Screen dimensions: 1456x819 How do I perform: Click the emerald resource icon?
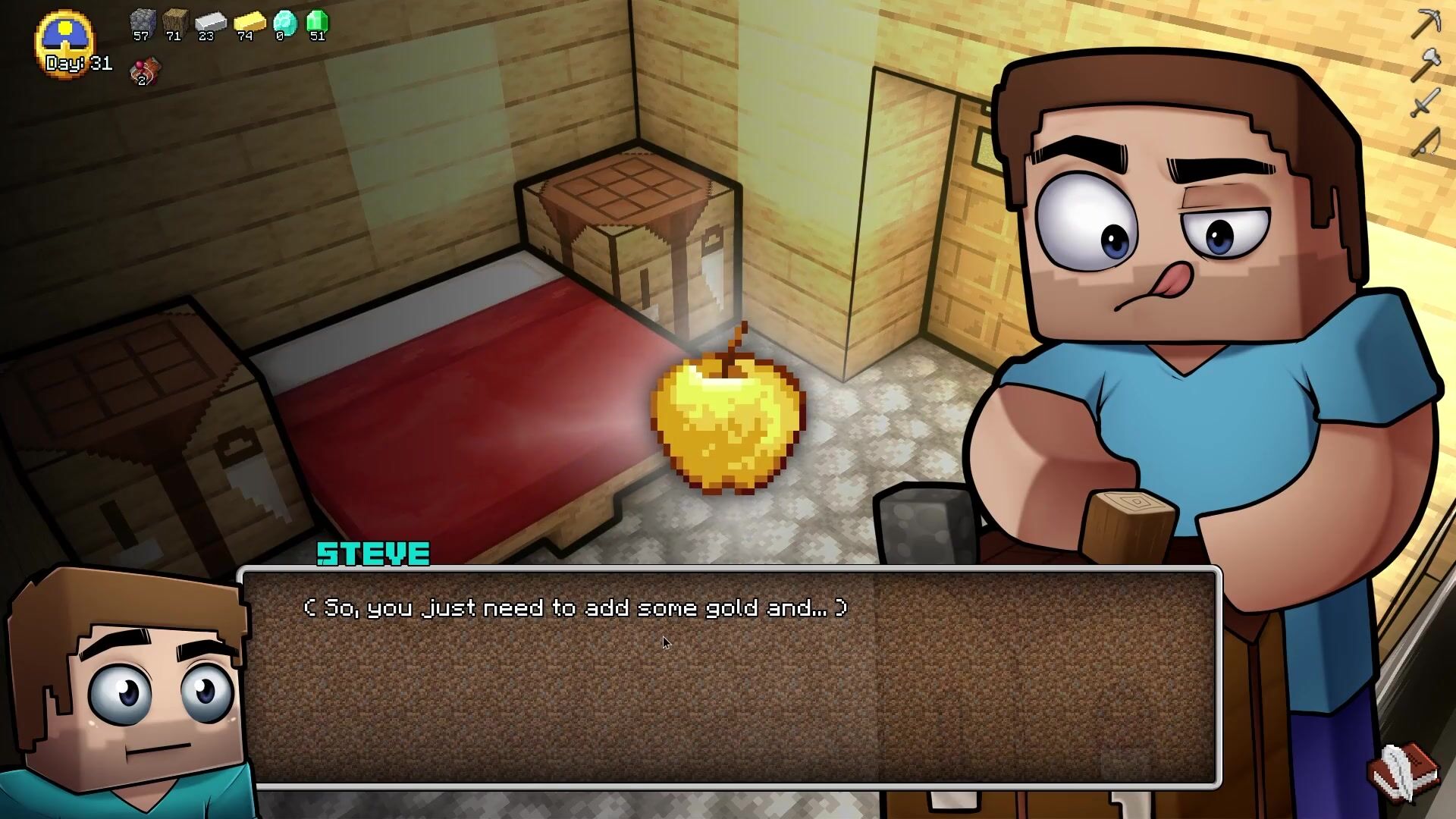[x=317, y=23]
